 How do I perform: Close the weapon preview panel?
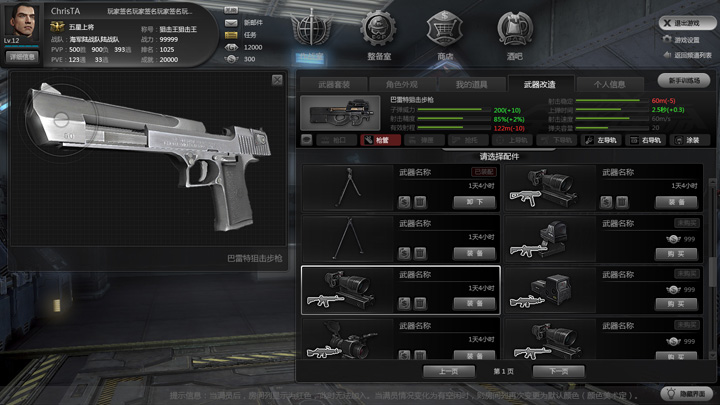[277, 80]
